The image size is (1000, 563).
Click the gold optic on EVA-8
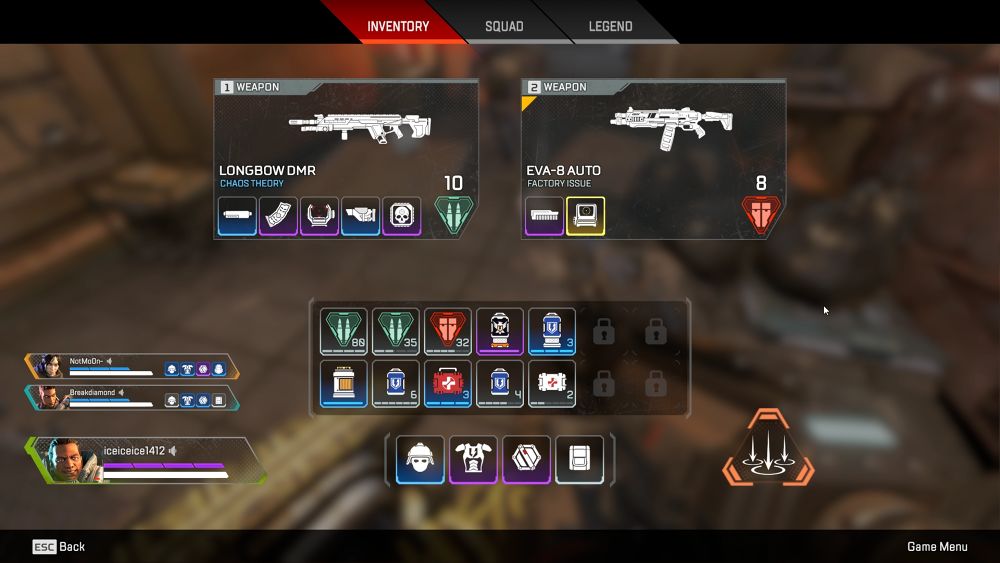pyautogui.click(x=586, y=216)
